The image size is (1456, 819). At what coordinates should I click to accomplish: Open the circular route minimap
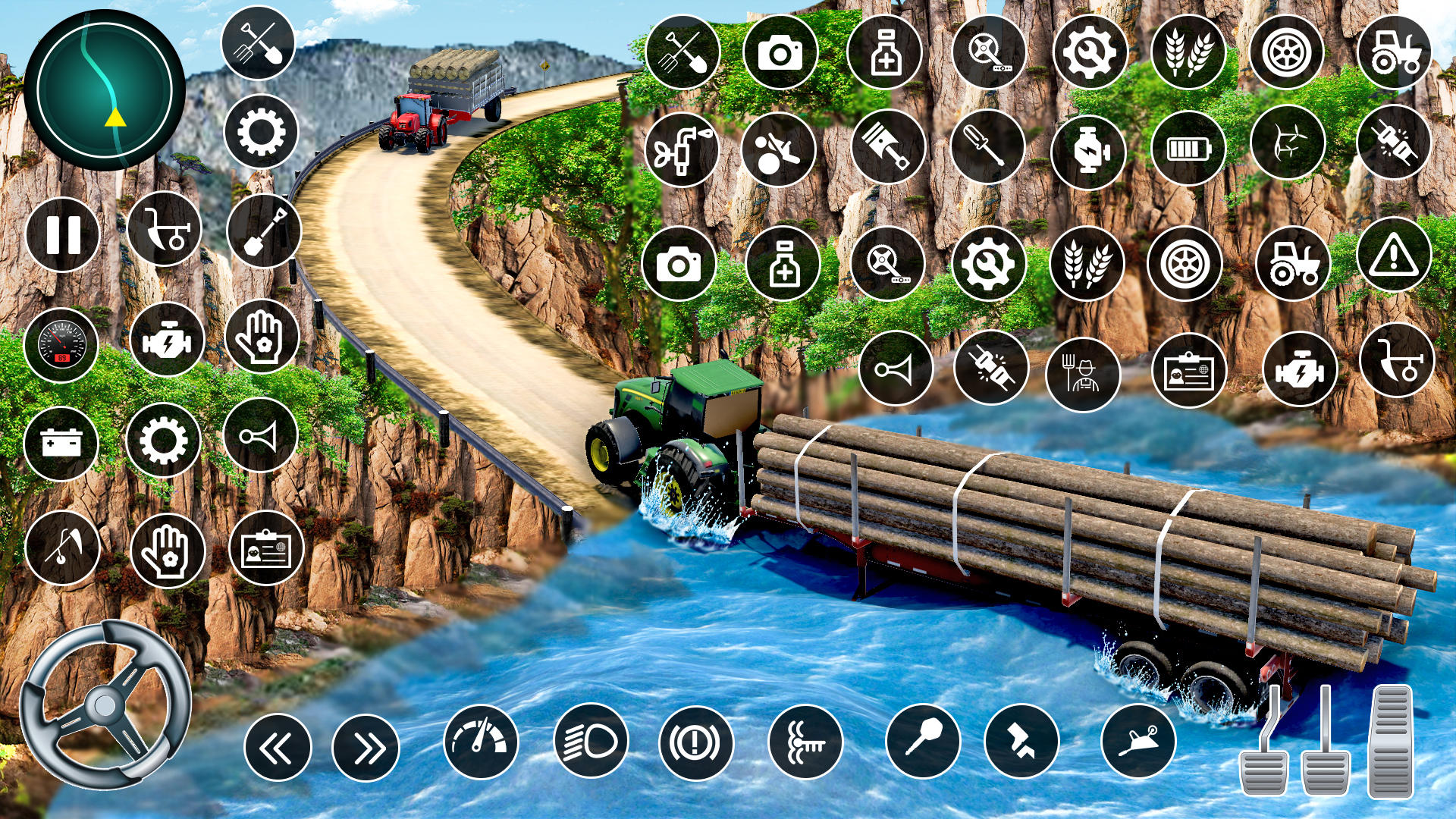pos(105,89)
